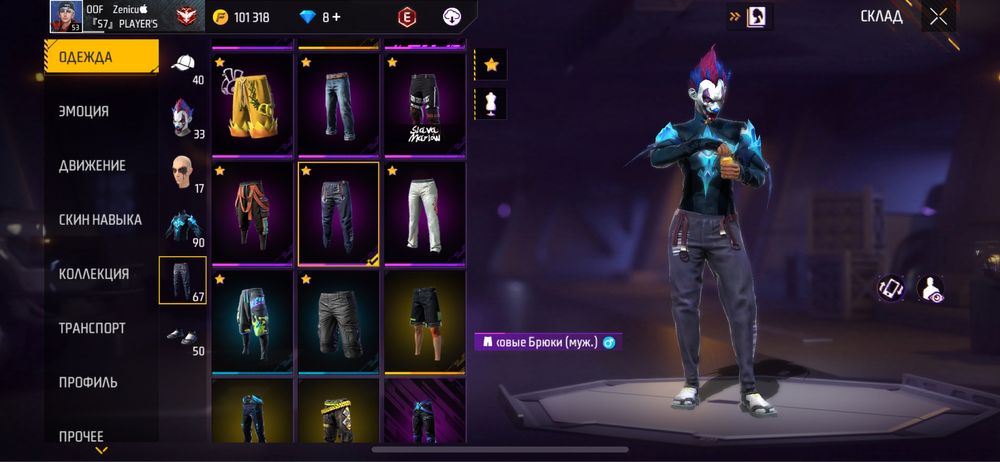This screenshot has width=1000, height=462.
Task: Open the mannequin outfit preset button
Action: click(491, 103)
